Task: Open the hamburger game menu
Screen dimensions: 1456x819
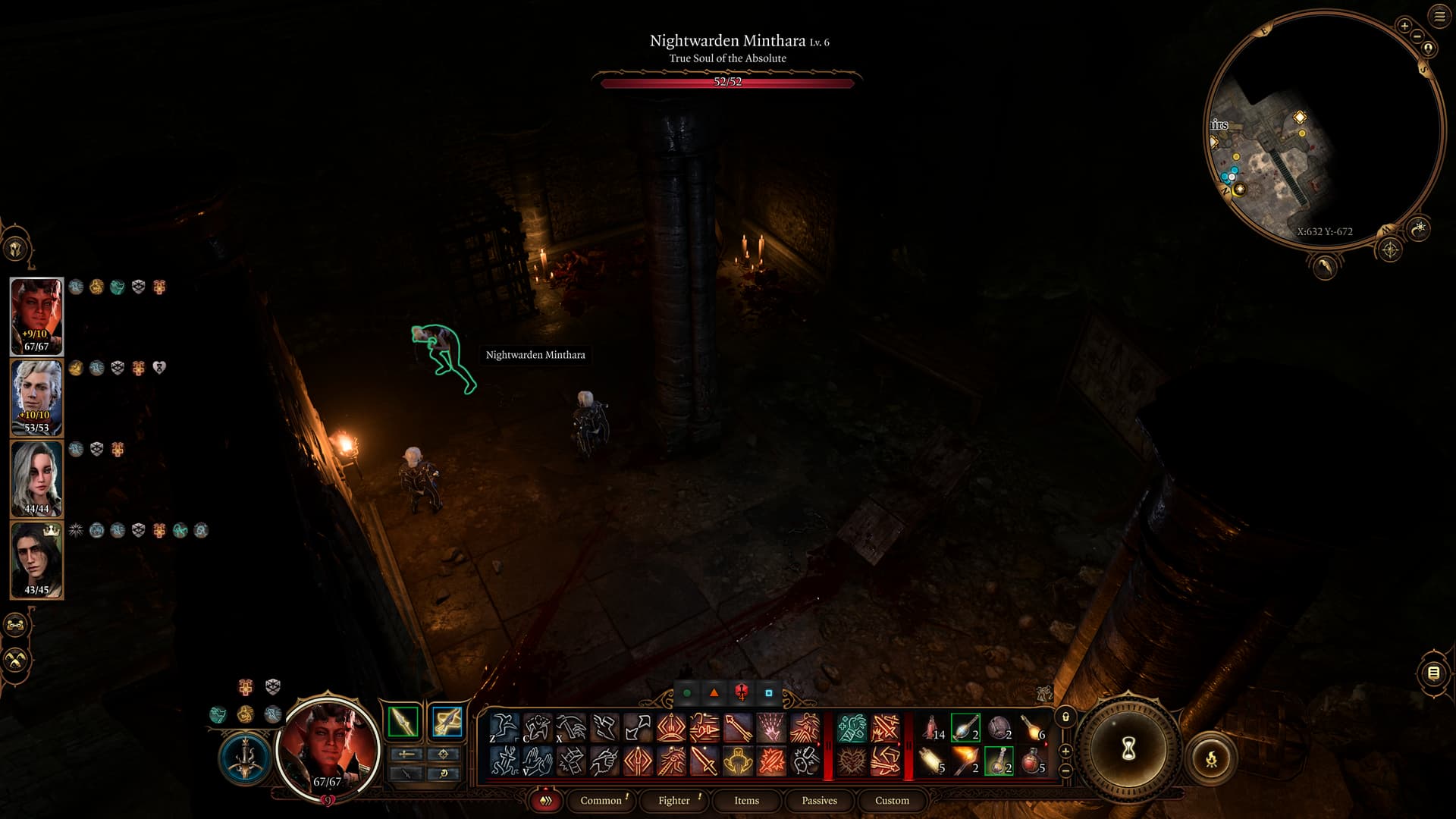Action: 1439,17
